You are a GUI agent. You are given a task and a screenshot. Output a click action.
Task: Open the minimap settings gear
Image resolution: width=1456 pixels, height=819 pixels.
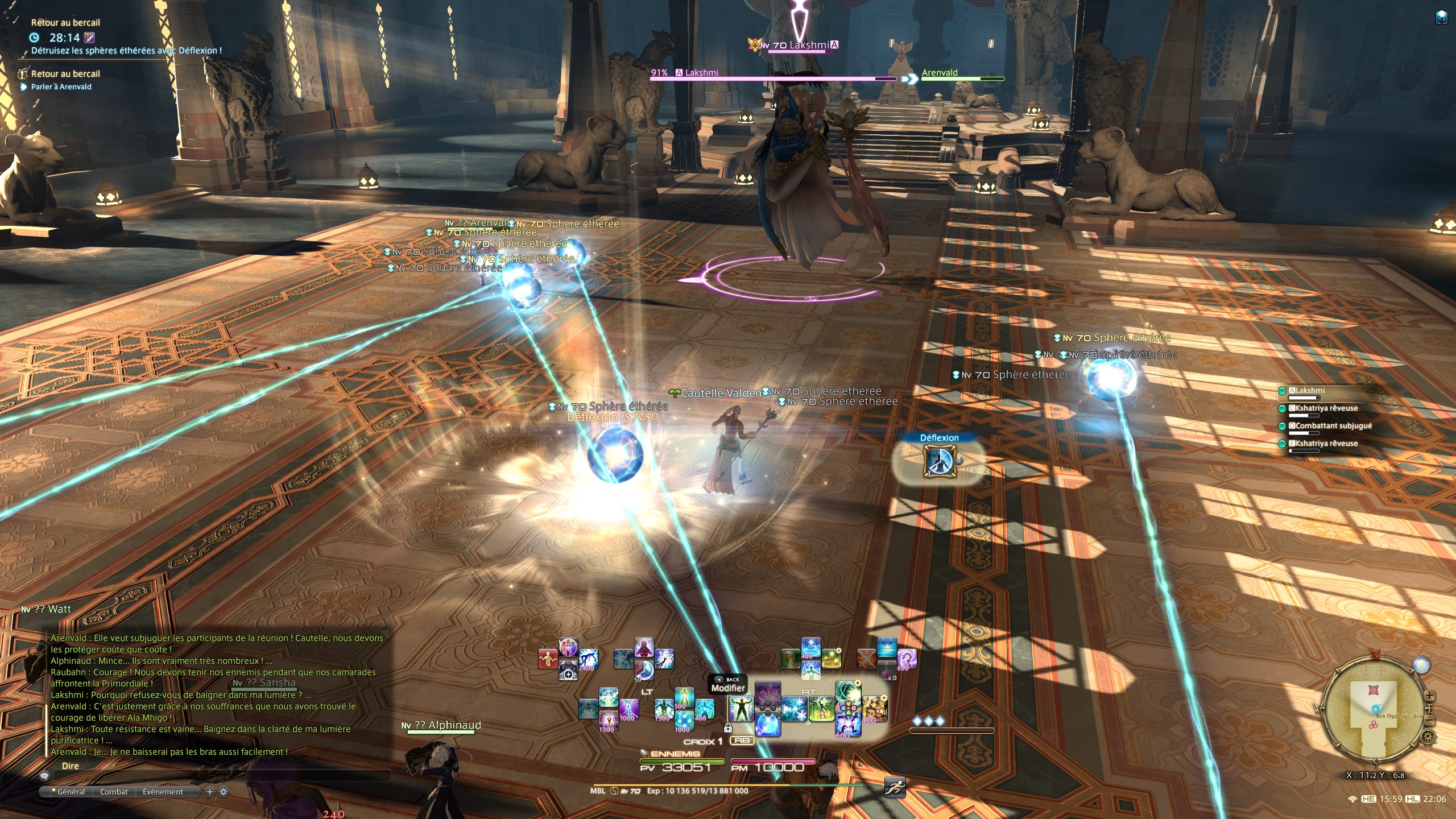click(1428, 737)
